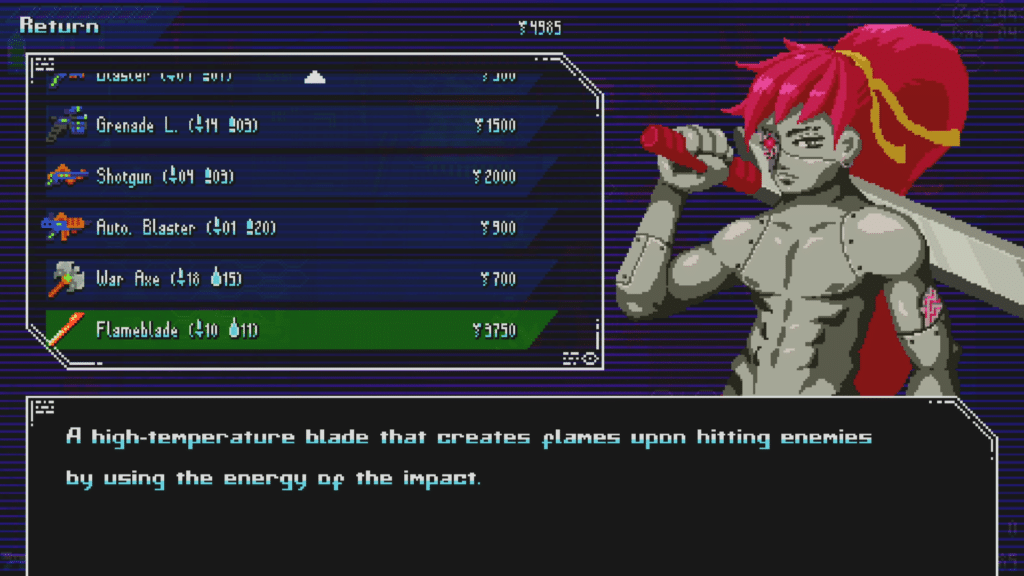Click the Return button

[59, 26]
